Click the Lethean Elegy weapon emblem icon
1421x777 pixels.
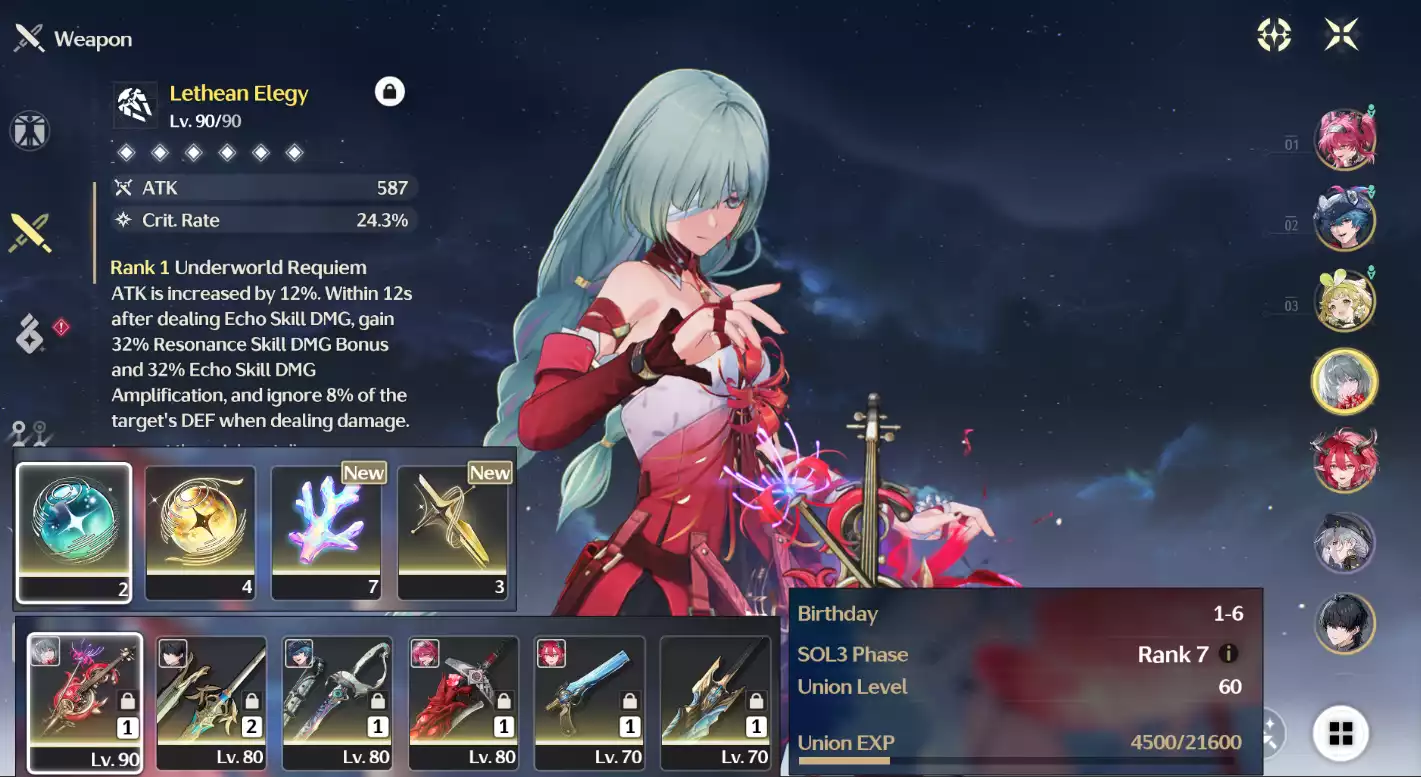click(134, 104)
